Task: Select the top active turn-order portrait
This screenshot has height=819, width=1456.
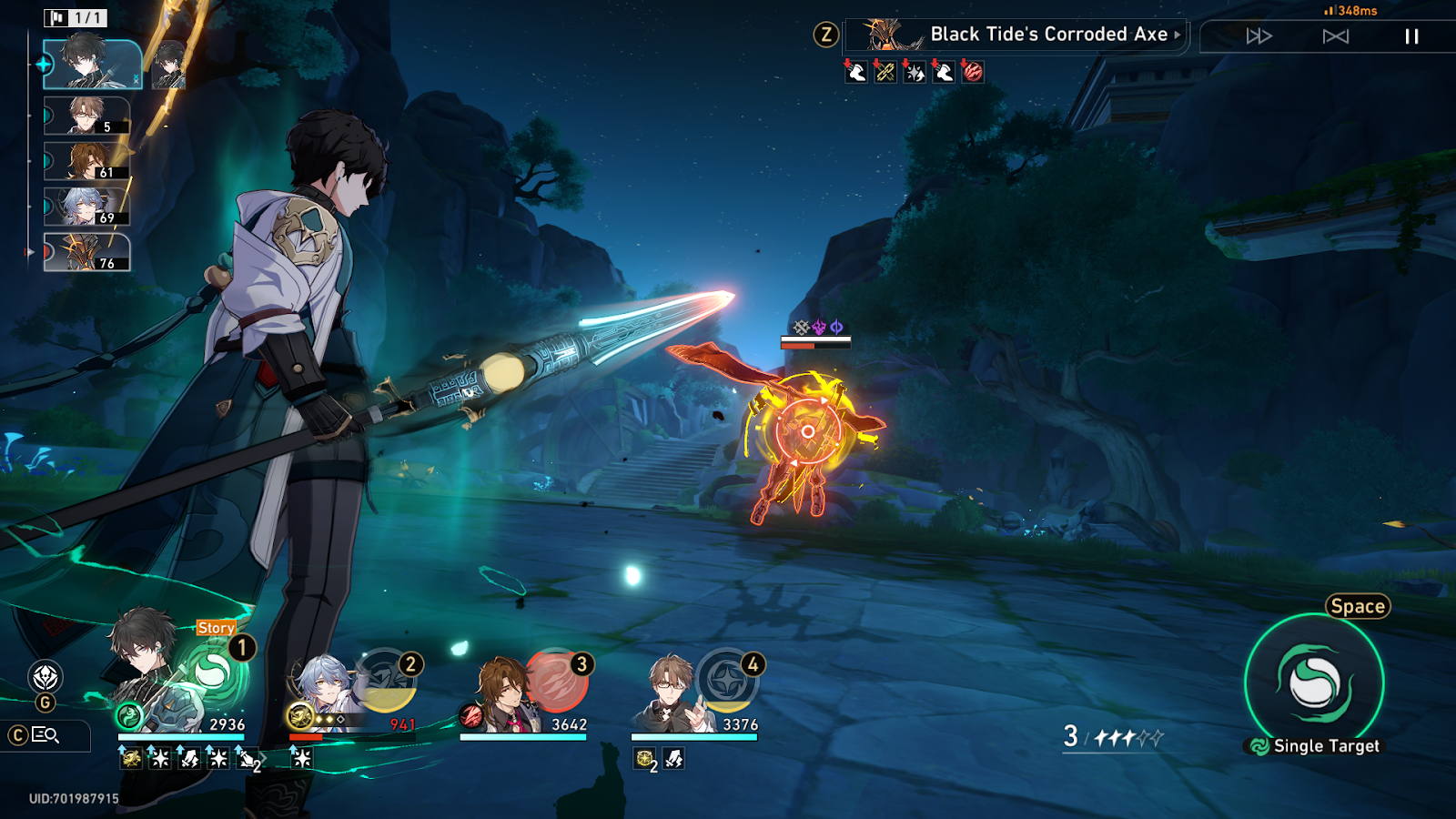Action: pyautogui.click(x=92, y=64)
